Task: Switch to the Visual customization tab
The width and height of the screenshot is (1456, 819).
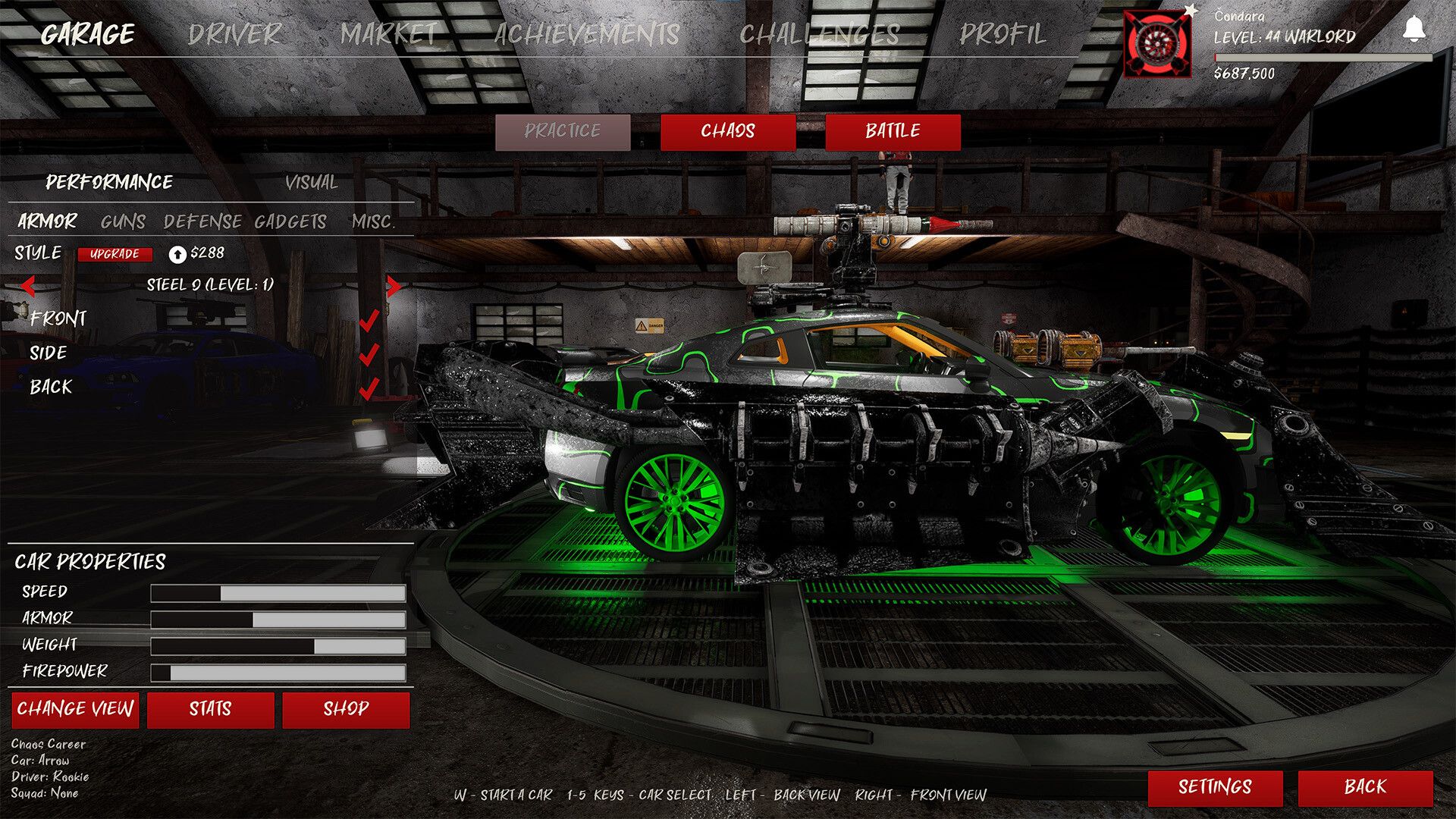Action: 311,183
